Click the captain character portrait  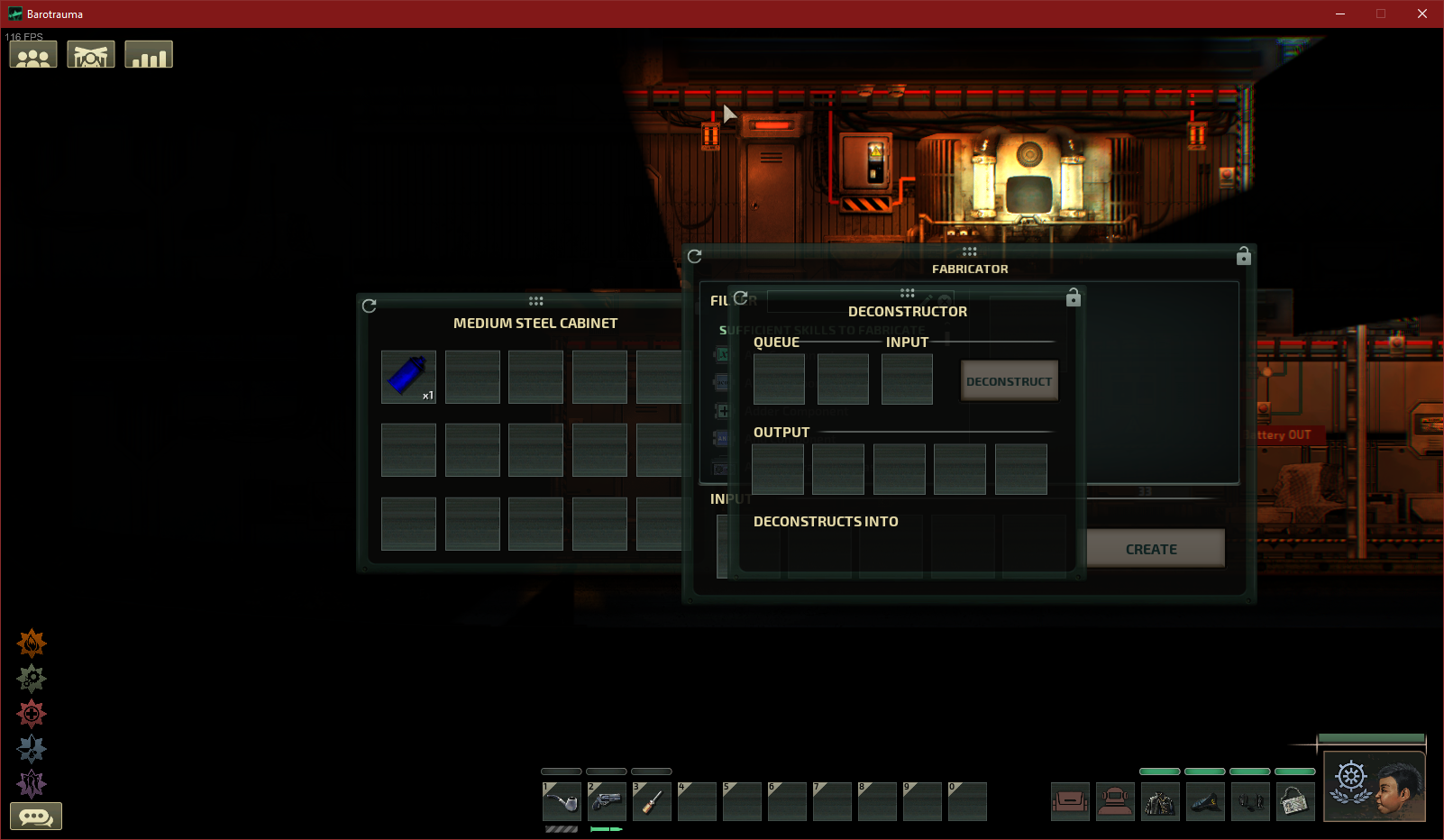coord(1375,786)
